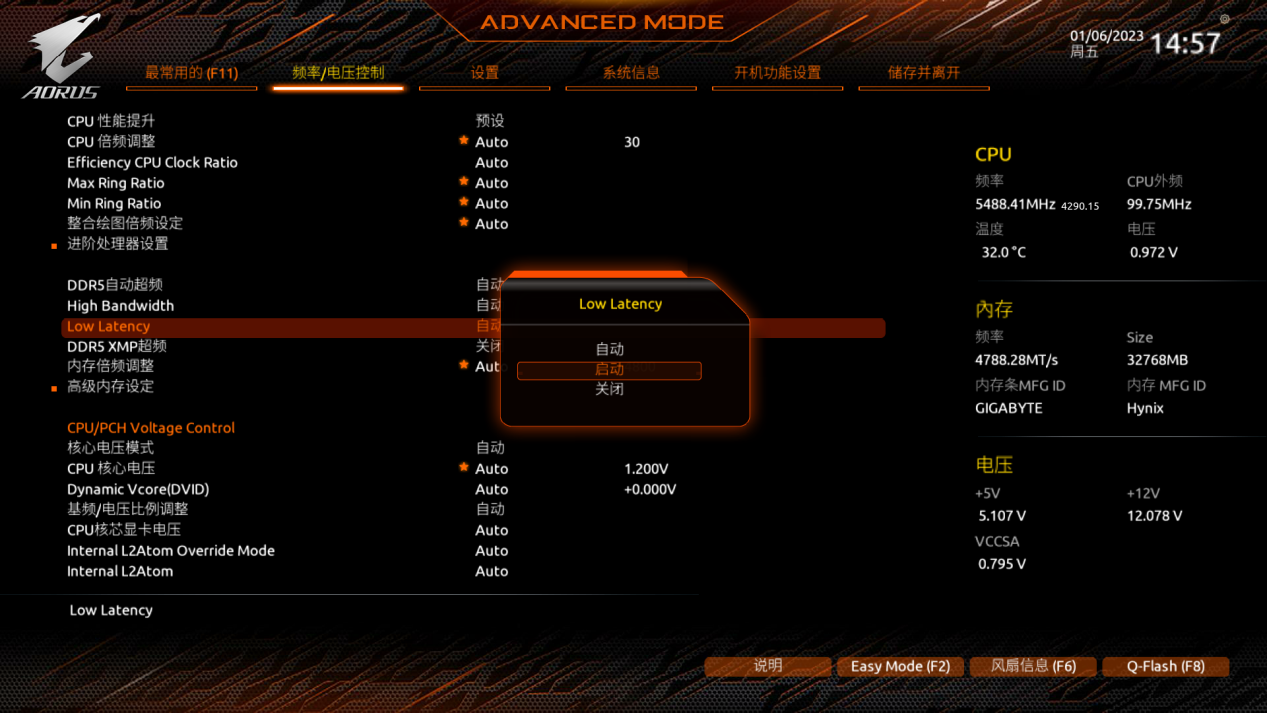
Task: Open the 设置 tab
Action: tap(484, 73)
